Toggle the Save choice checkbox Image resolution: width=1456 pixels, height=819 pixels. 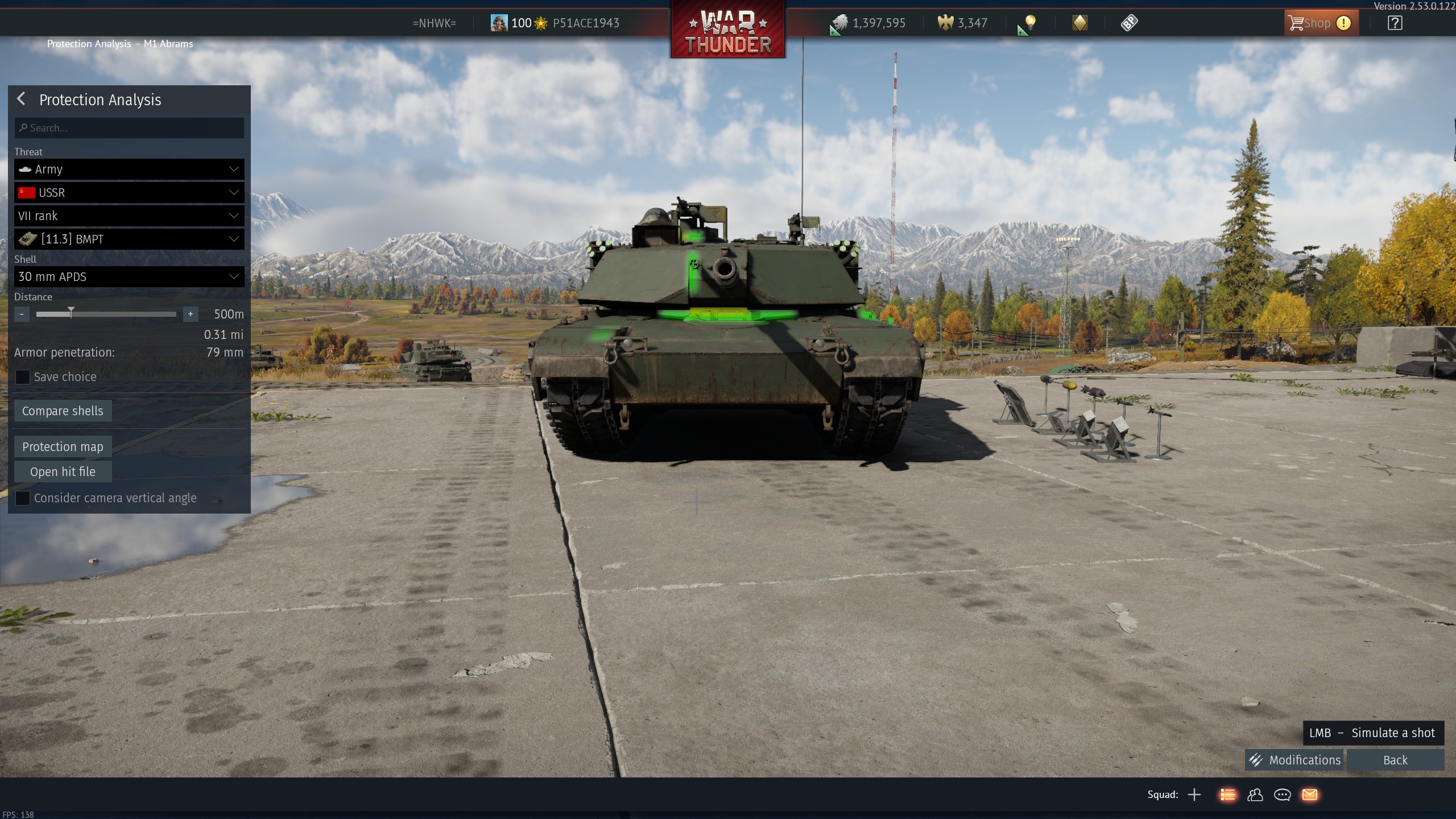[x=23, y=377]
